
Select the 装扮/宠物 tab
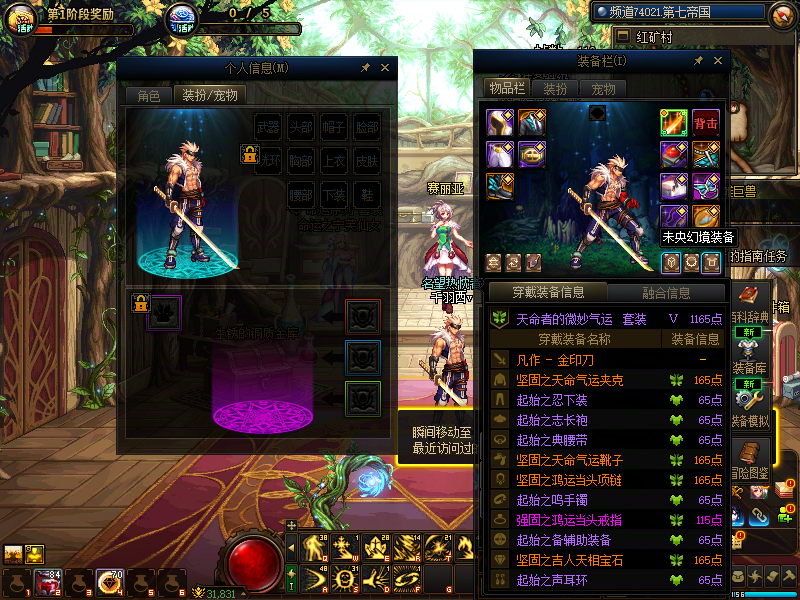(x=209, y=96)
